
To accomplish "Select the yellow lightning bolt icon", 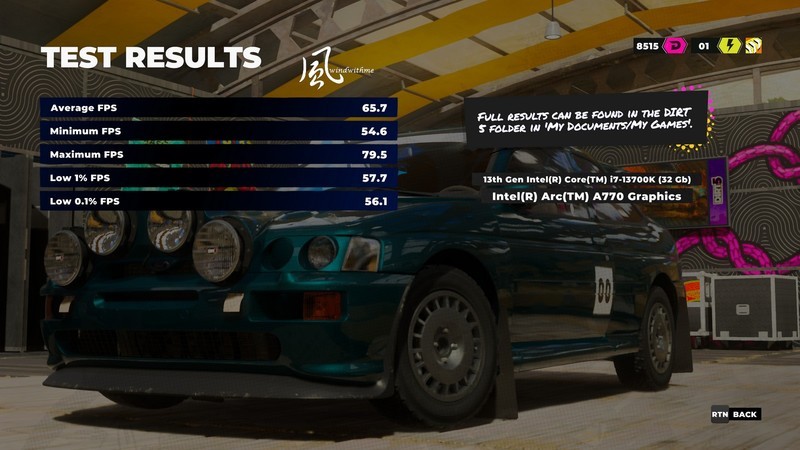I will pos(729,45).
